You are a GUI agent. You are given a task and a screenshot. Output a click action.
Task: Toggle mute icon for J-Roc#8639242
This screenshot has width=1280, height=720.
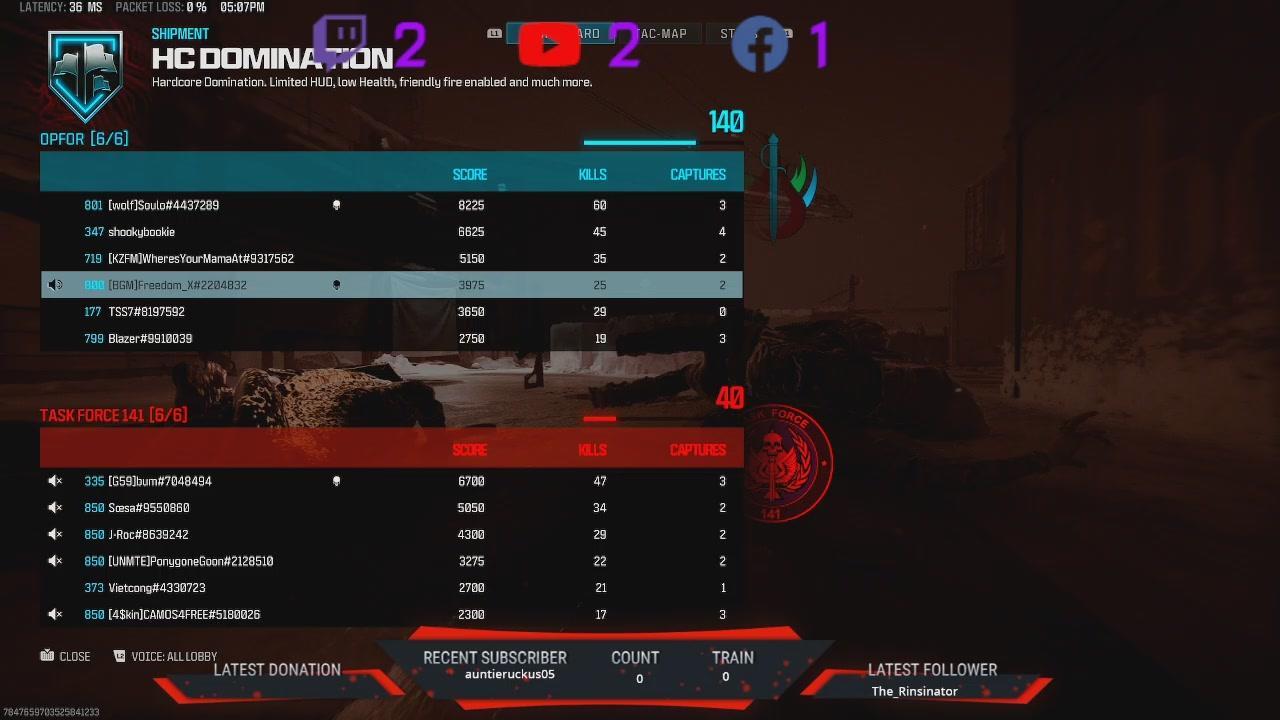pyautogui.click(x=56, y=535)
